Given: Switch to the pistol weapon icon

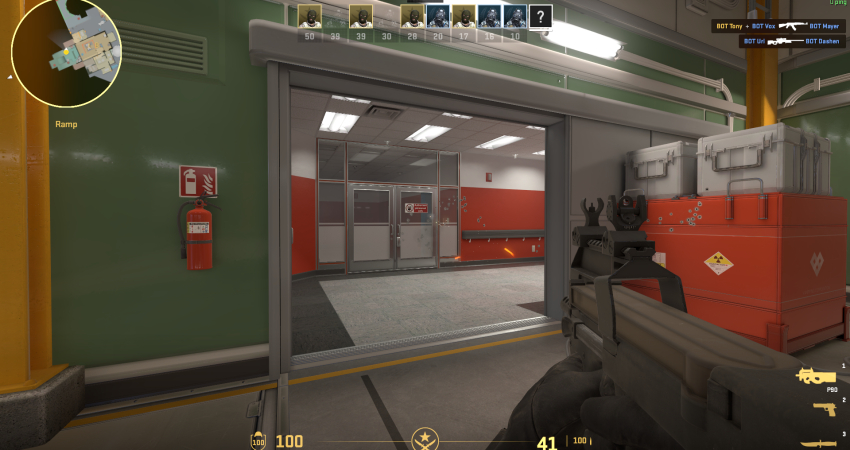Looking at the screenshot, I should point(824,409).
